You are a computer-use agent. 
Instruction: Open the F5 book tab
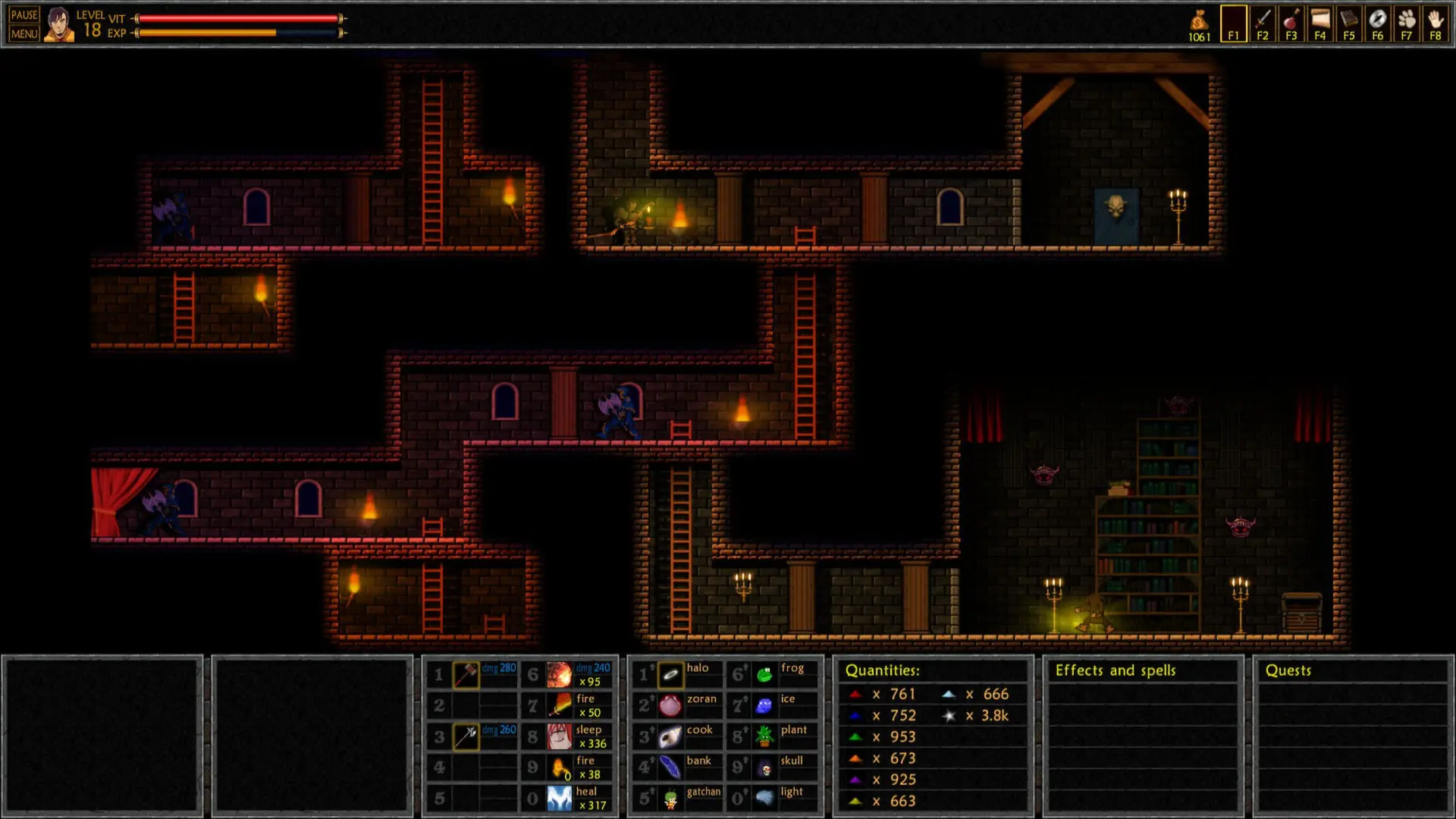(1349, 24)
